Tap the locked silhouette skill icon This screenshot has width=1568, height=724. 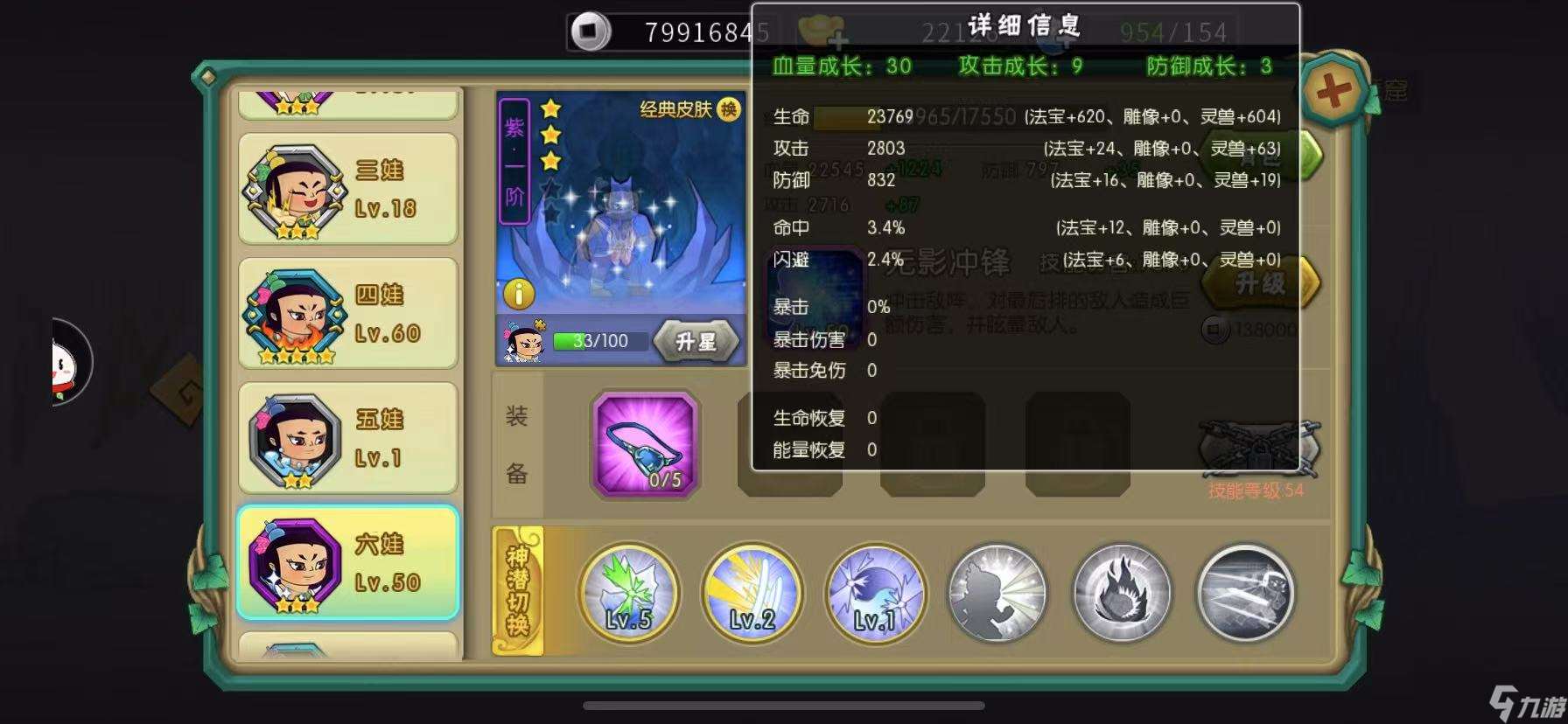(997, 594)
